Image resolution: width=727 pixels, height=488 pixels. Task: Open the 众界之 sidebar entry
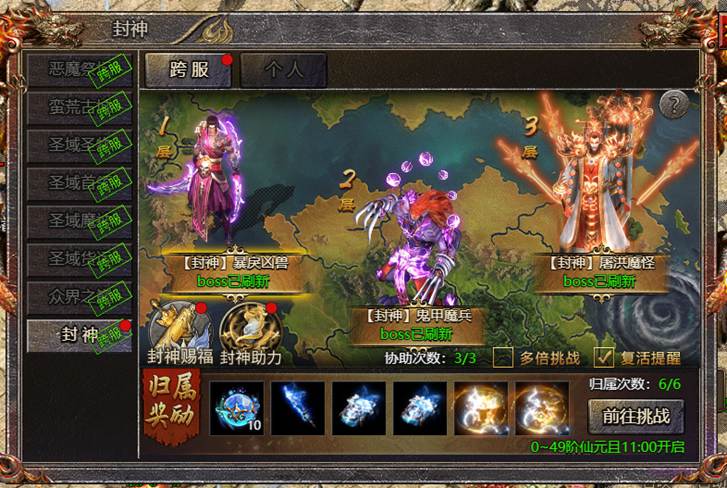click(78, 296)
